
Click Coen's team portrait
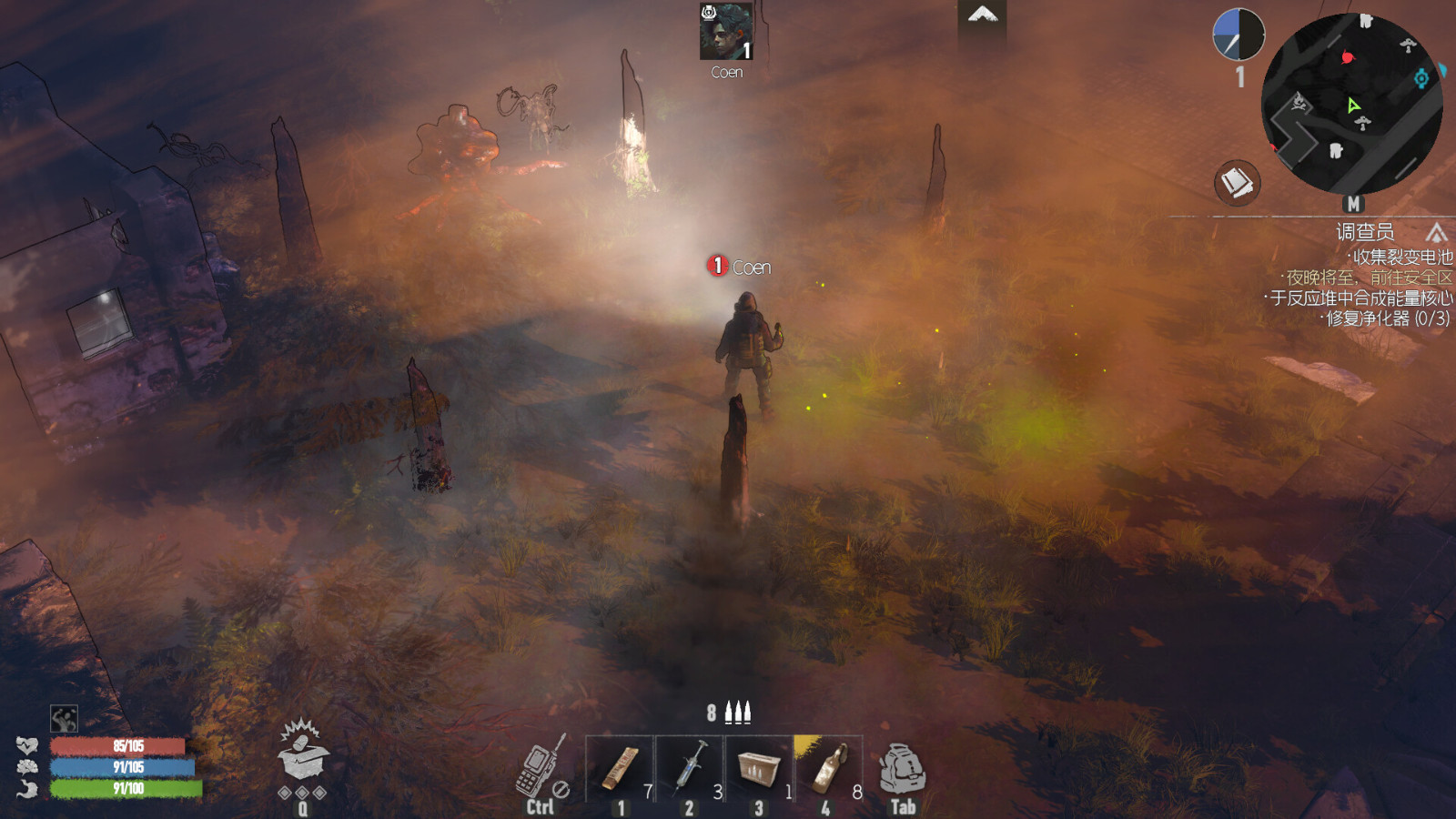(725, 32)
